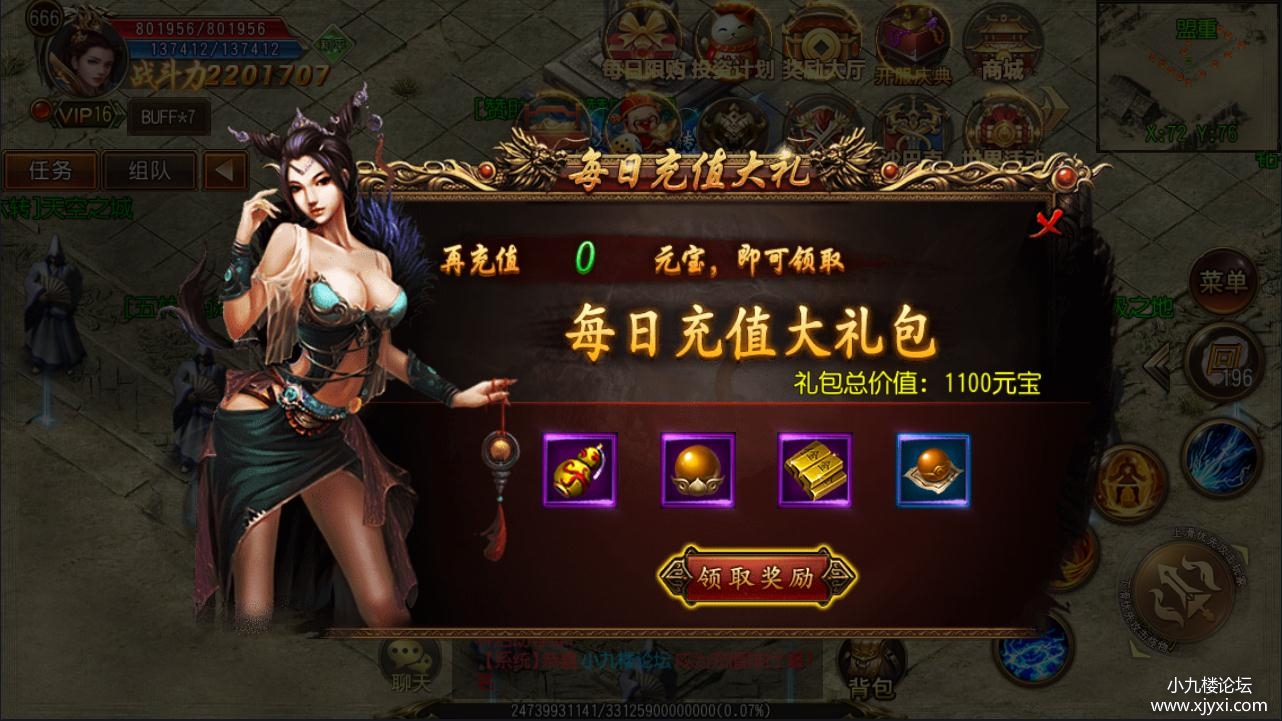Select the golden orb reward item

point(697,471)
